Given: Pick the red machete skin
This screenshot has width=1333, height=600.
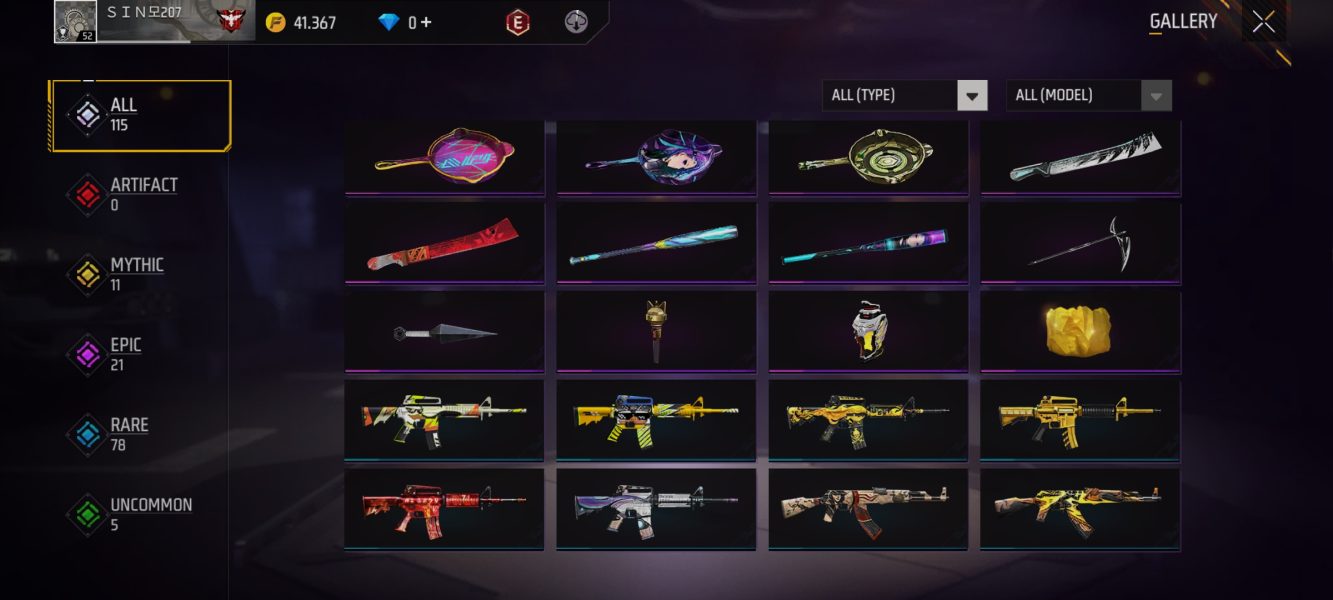Looking at the screenshot, I should pyautogui.click(x=445, y=245).
